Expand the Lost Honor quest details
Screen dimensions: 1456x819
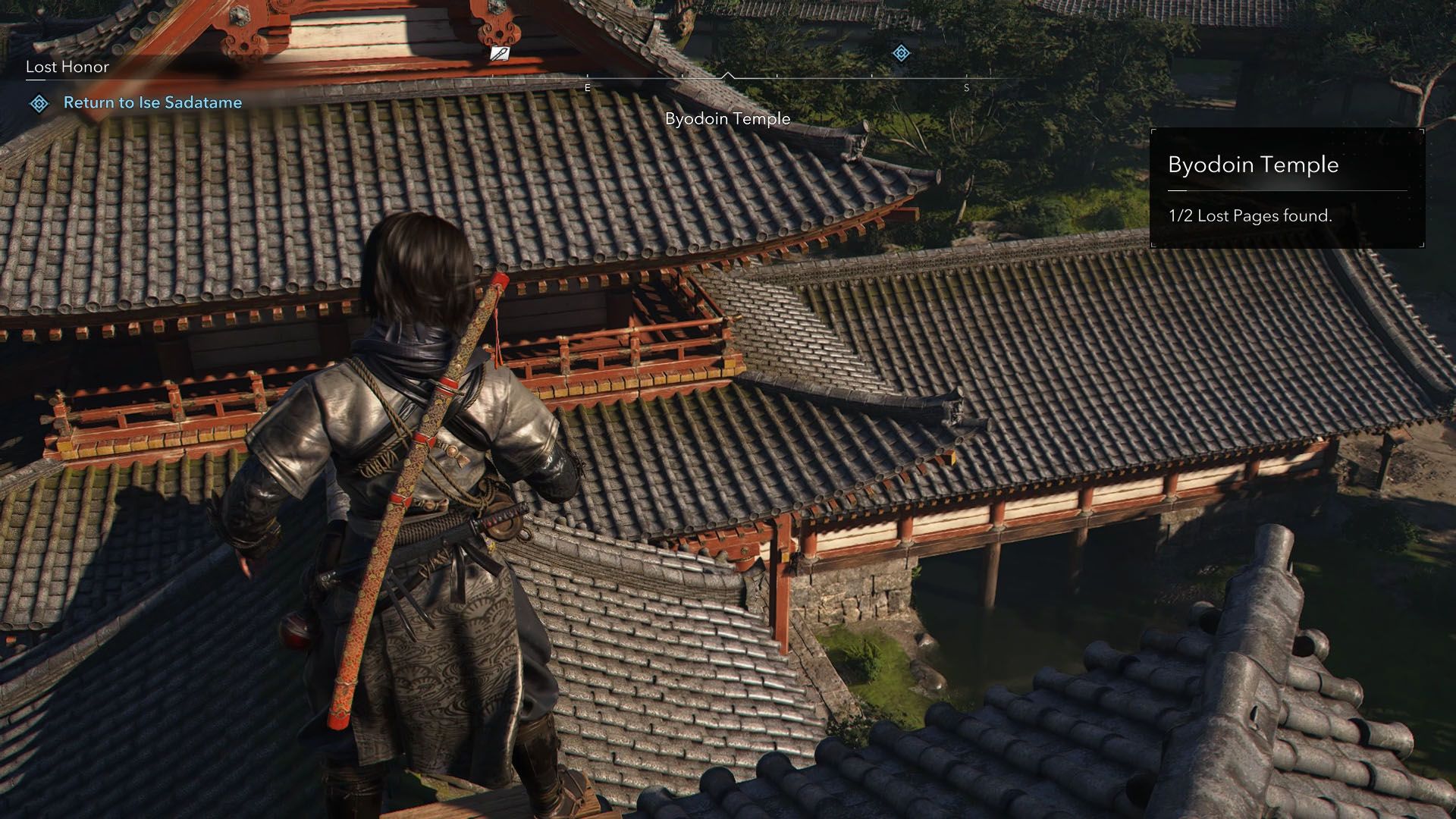point(67,67)
